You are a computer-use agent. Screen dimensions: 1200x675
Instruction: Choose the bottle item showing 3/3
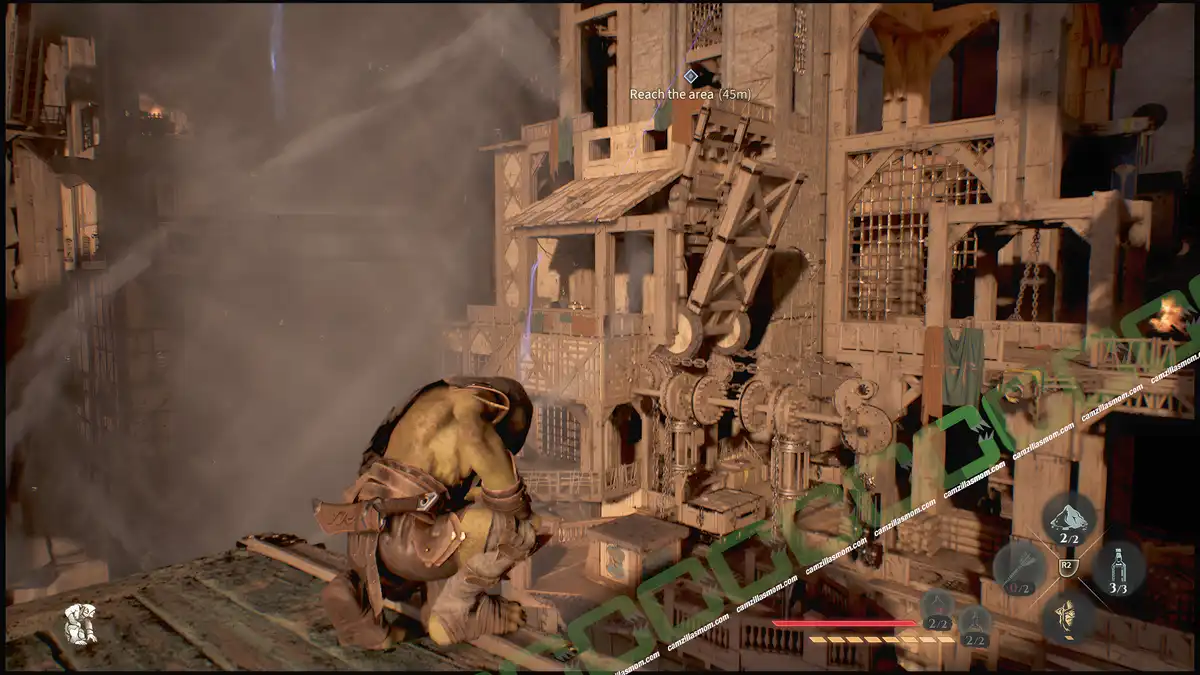click(1119, 567)
